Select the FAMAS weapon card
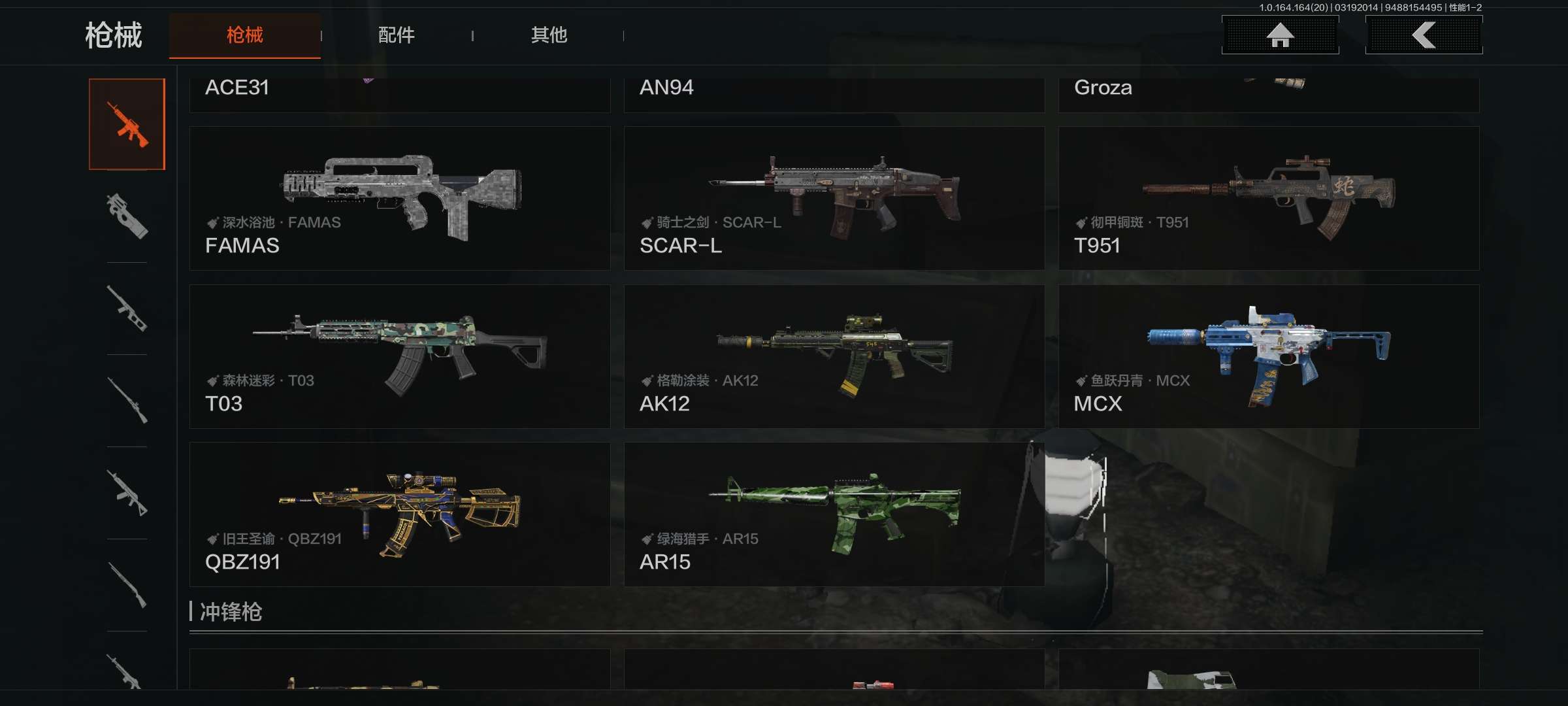This screenshot has height=706, width=1568. (399, 198)
